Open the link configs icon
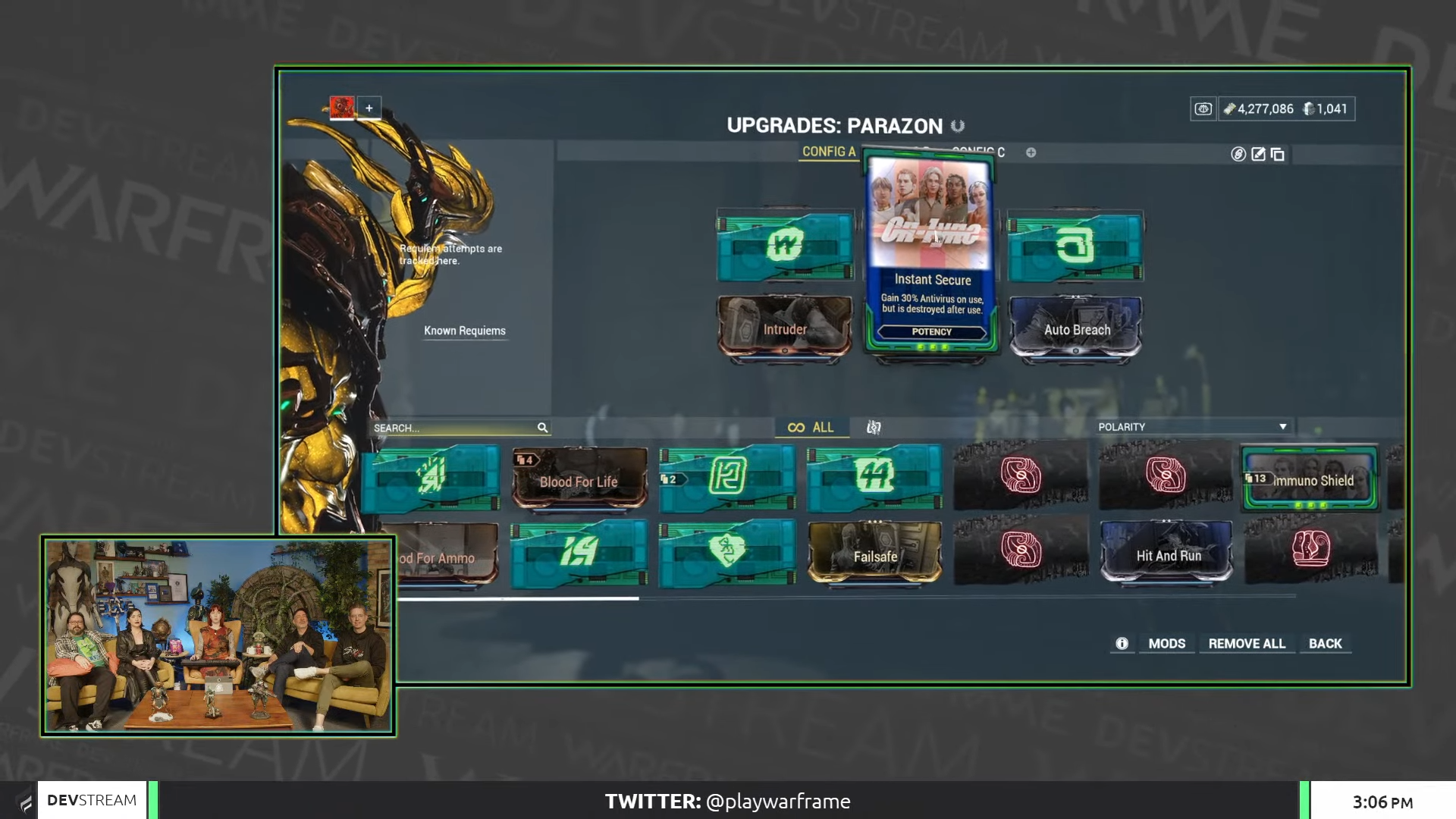This screenshot has height=819, width=1456. (x=1238, y=154)
